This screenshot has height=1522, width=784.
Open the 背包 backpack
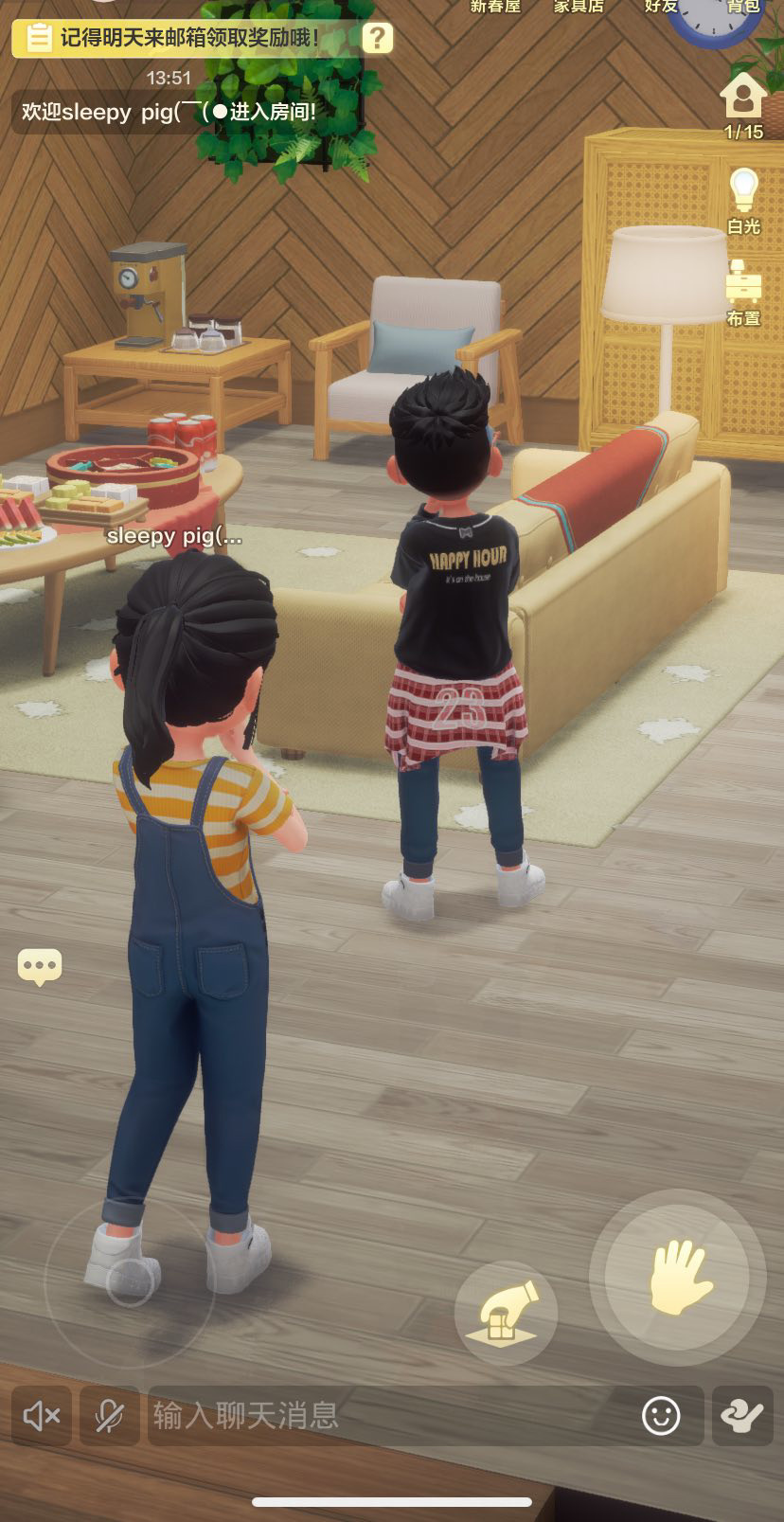[743, 8]
